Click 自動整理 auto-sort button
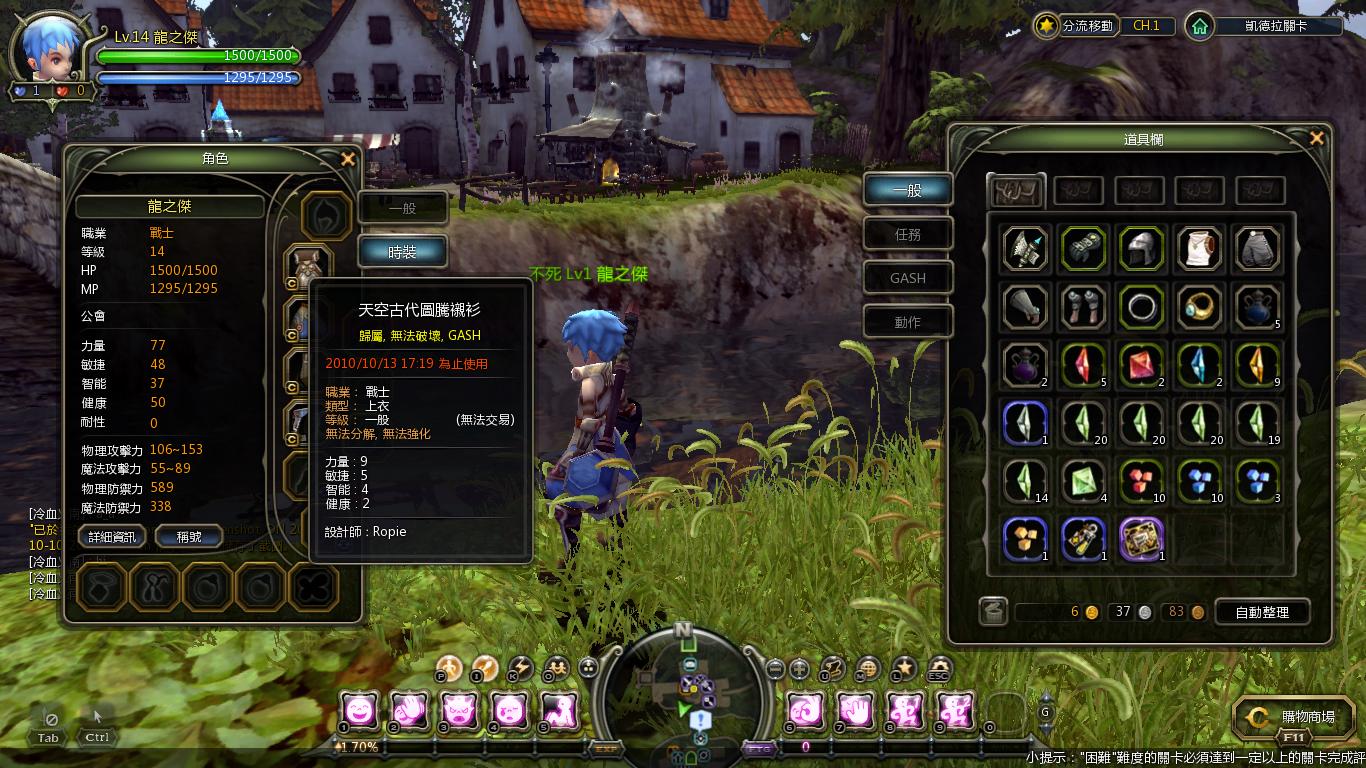Viewport: 1366px width, 768px height. coord(1262,612)
